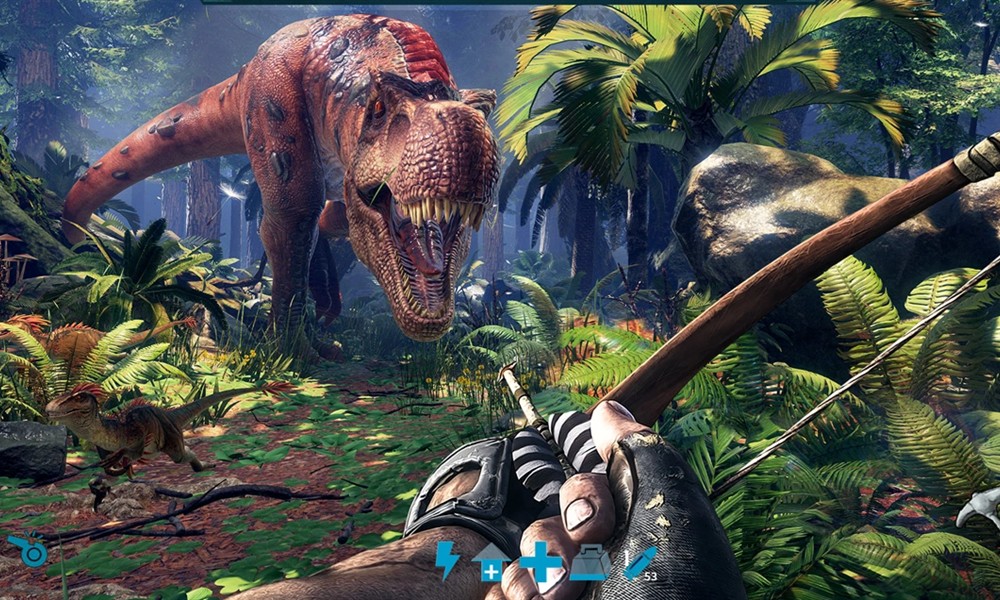Select the lightning bolt stamina icon
1000x600 pixels.
point(446,560)
